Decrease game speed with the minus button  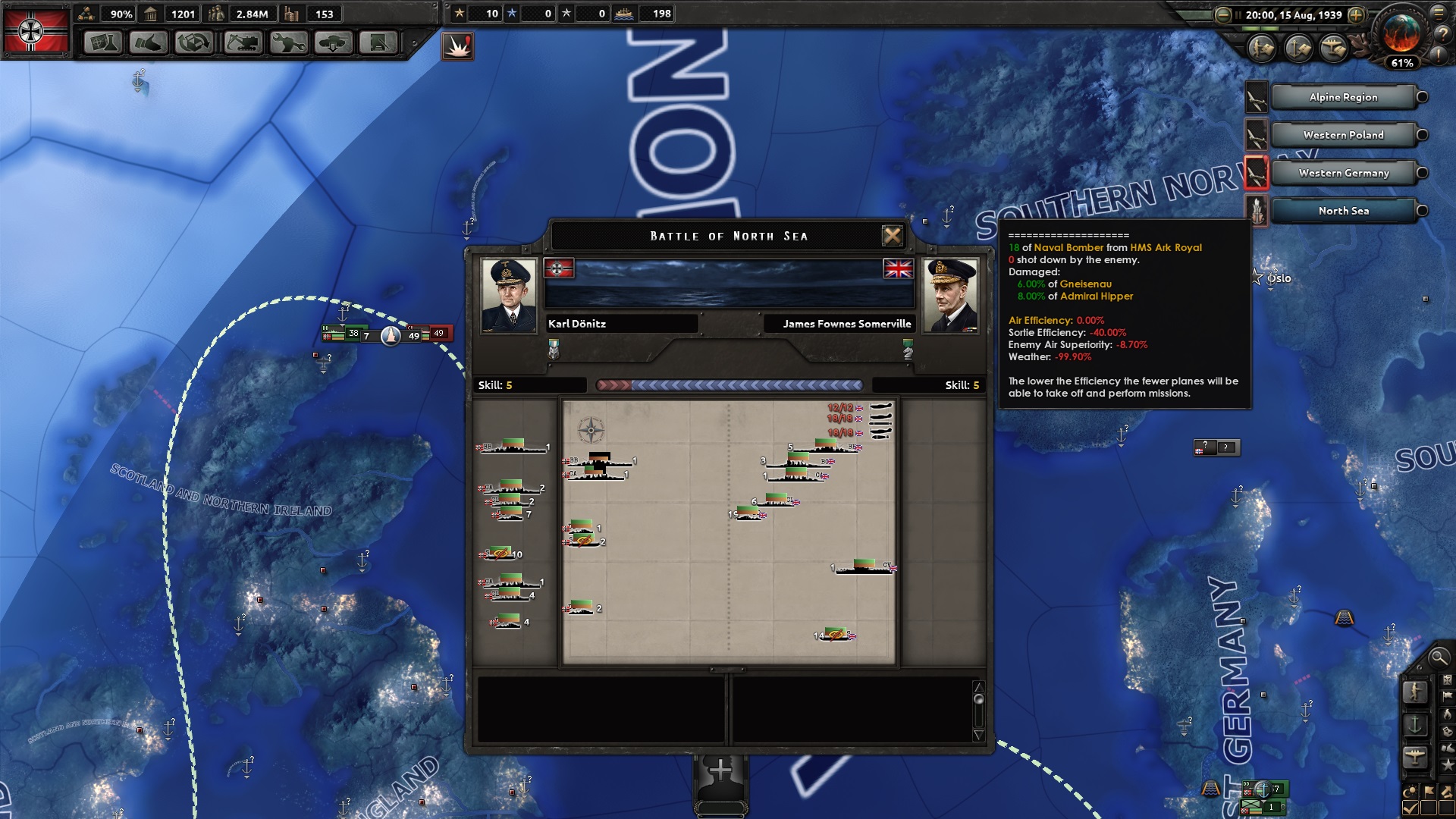click(x=1222, y=14)
